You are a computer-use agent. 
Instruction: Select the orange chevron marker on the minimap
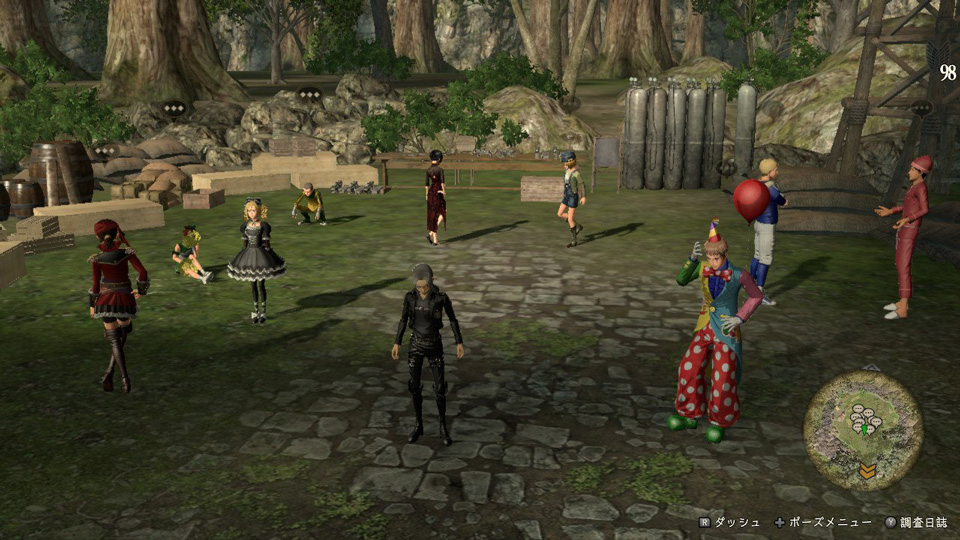[868, 470]
